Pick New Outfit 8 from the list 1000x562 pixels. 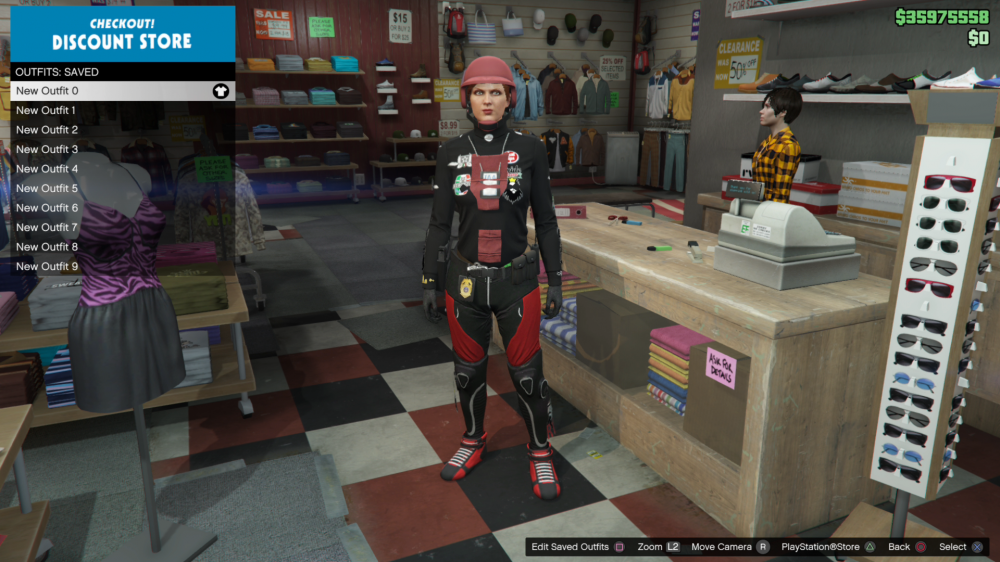[x=47, y=247]
